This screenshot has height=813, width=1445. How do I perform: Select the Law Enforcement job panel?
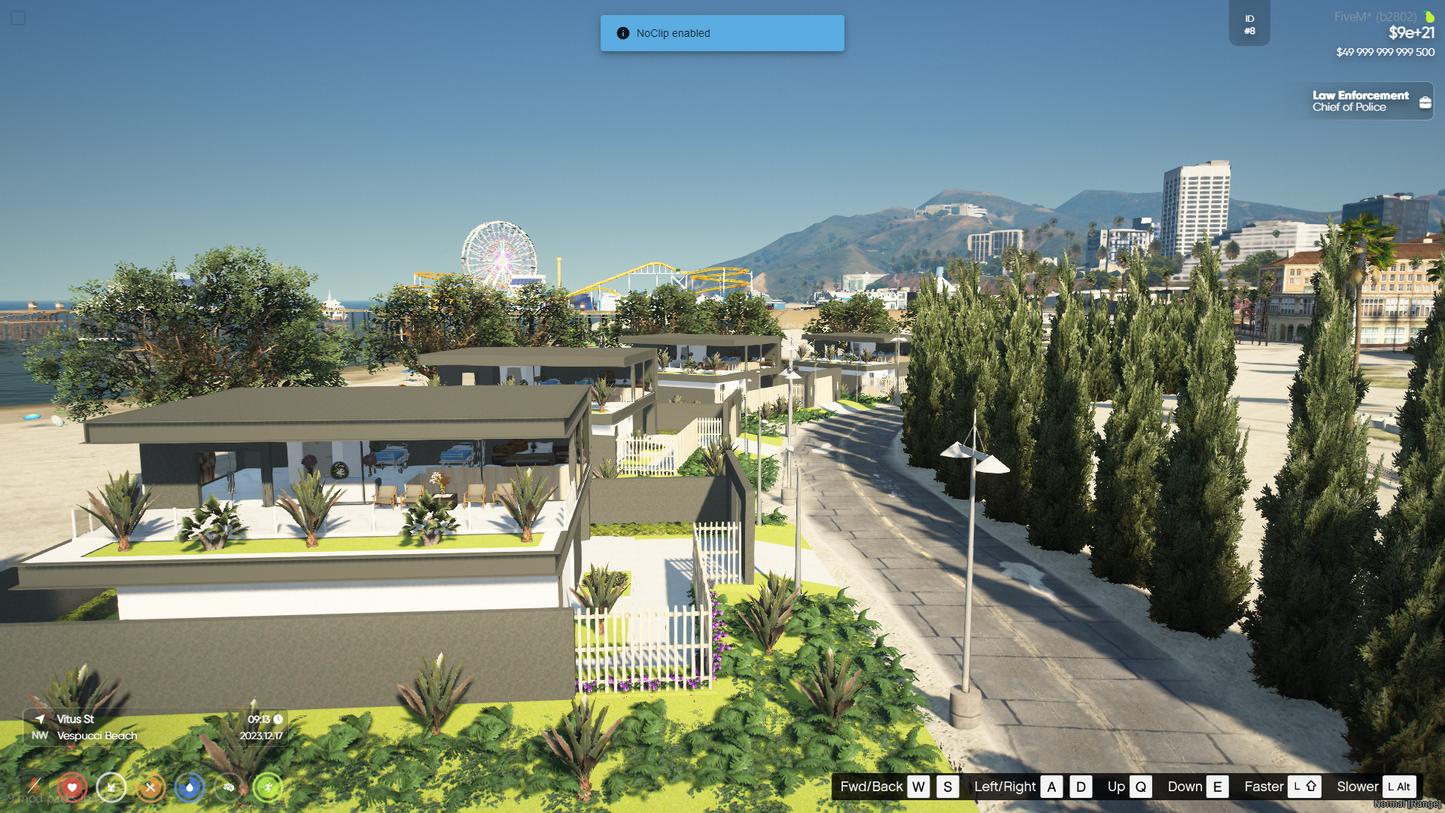1367,101
